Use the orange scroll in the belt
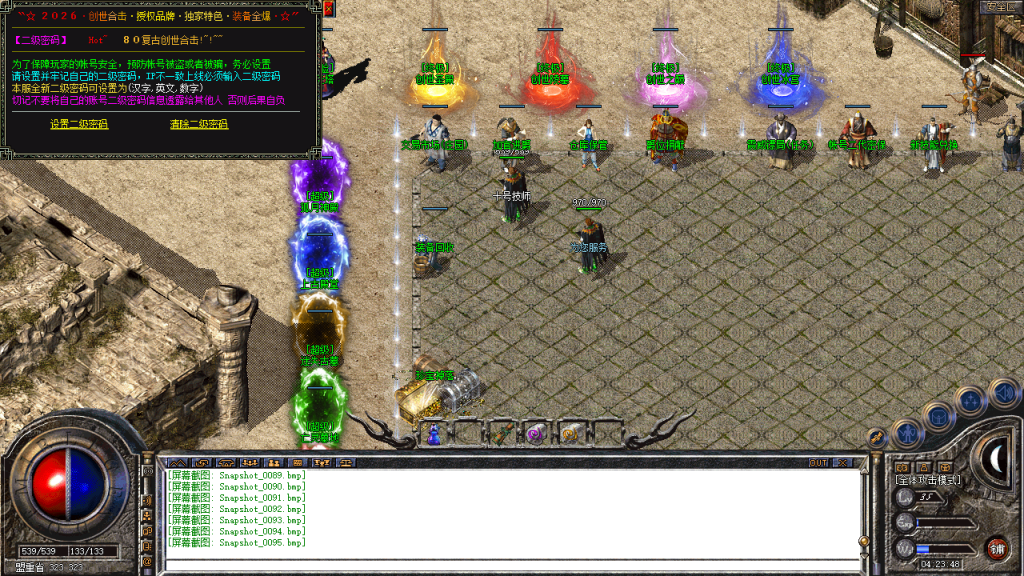 [570, 433]
